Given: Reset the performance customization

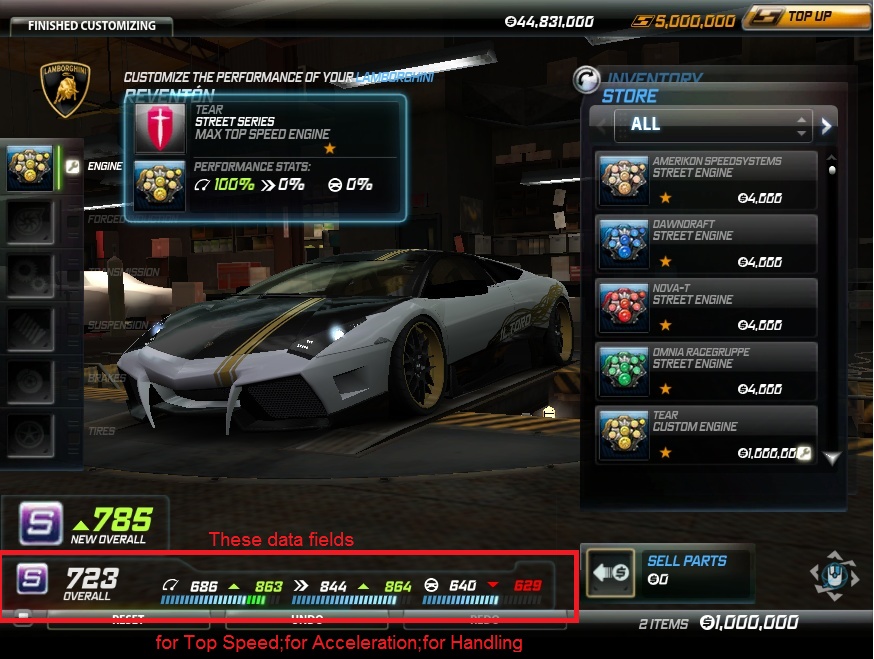Looking at the screenshot, I should (128, 620).
